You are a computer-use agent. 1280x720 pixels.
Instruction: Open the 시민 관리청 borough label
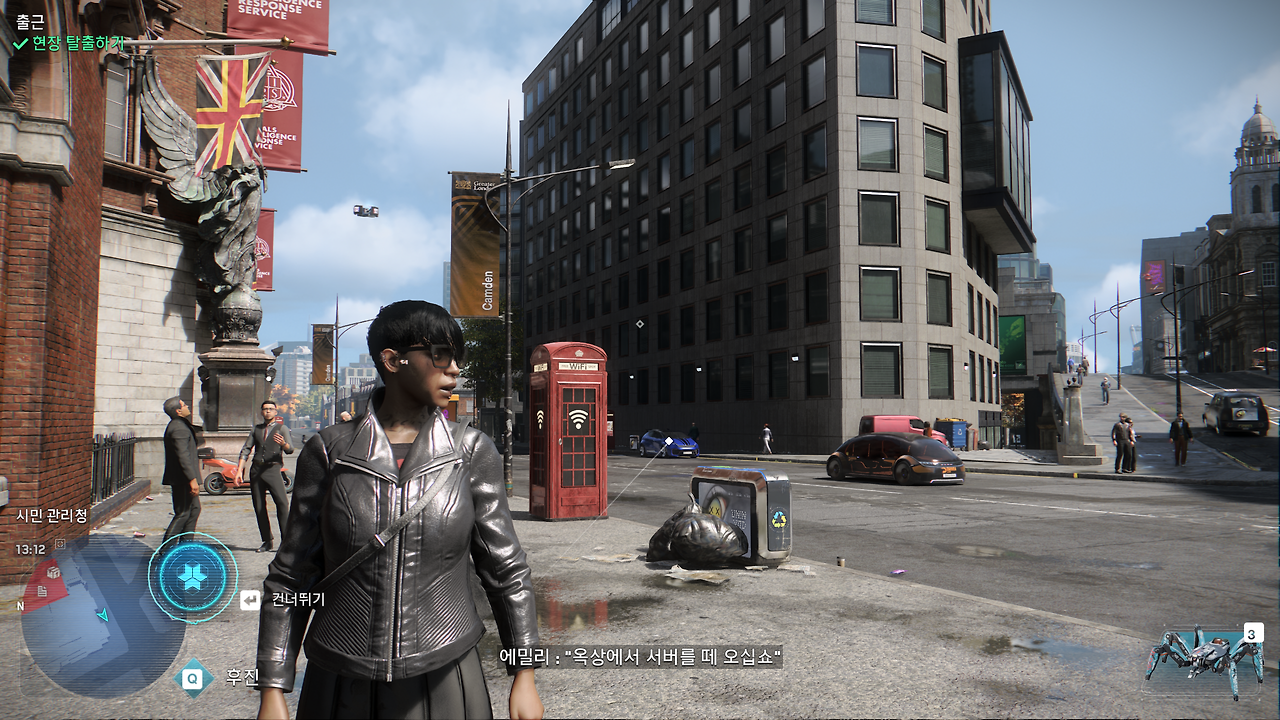tap(50, 514)
